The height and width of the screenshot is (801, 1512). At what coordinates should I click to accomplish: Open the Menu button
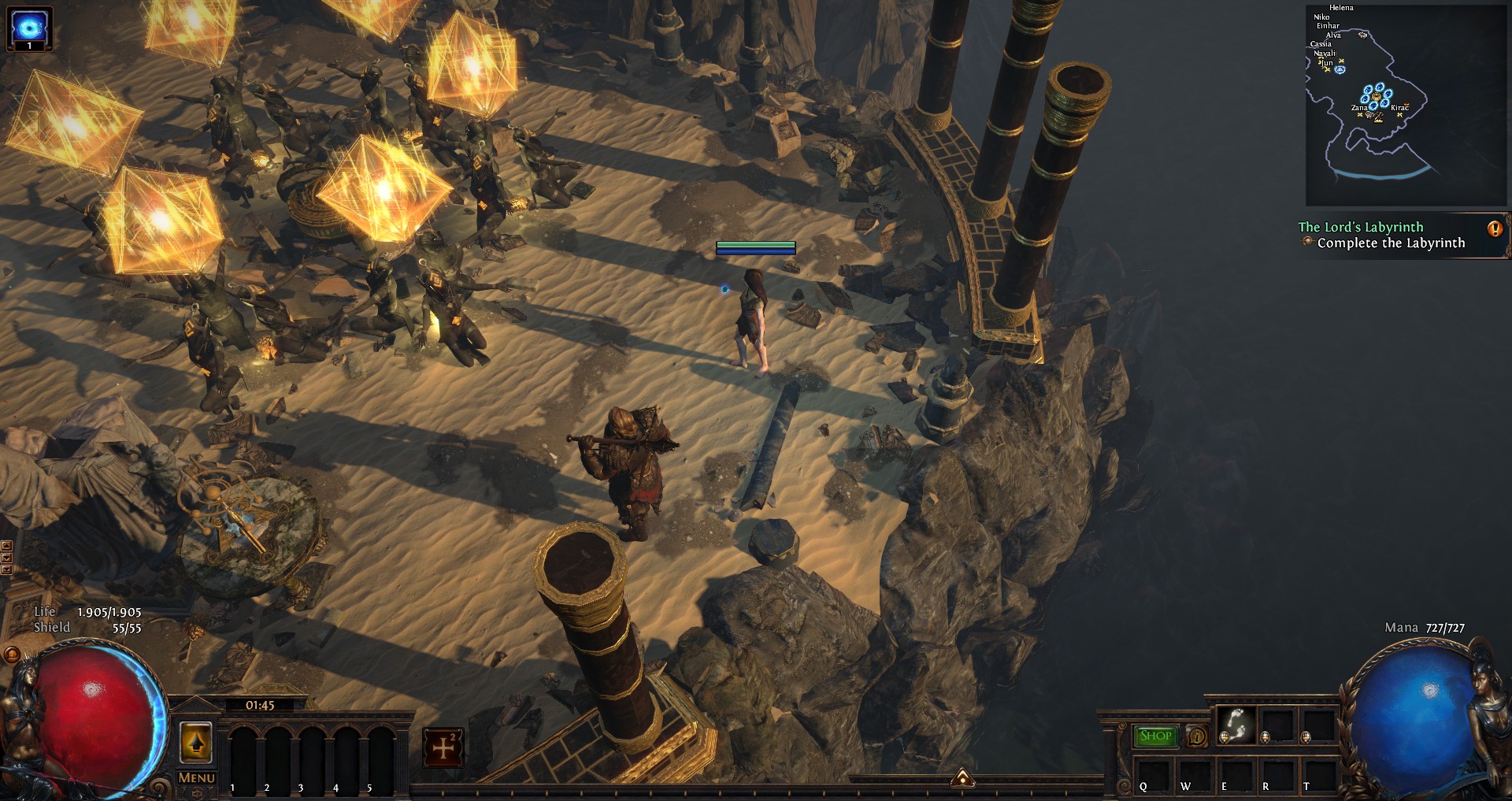pos(196,777)
